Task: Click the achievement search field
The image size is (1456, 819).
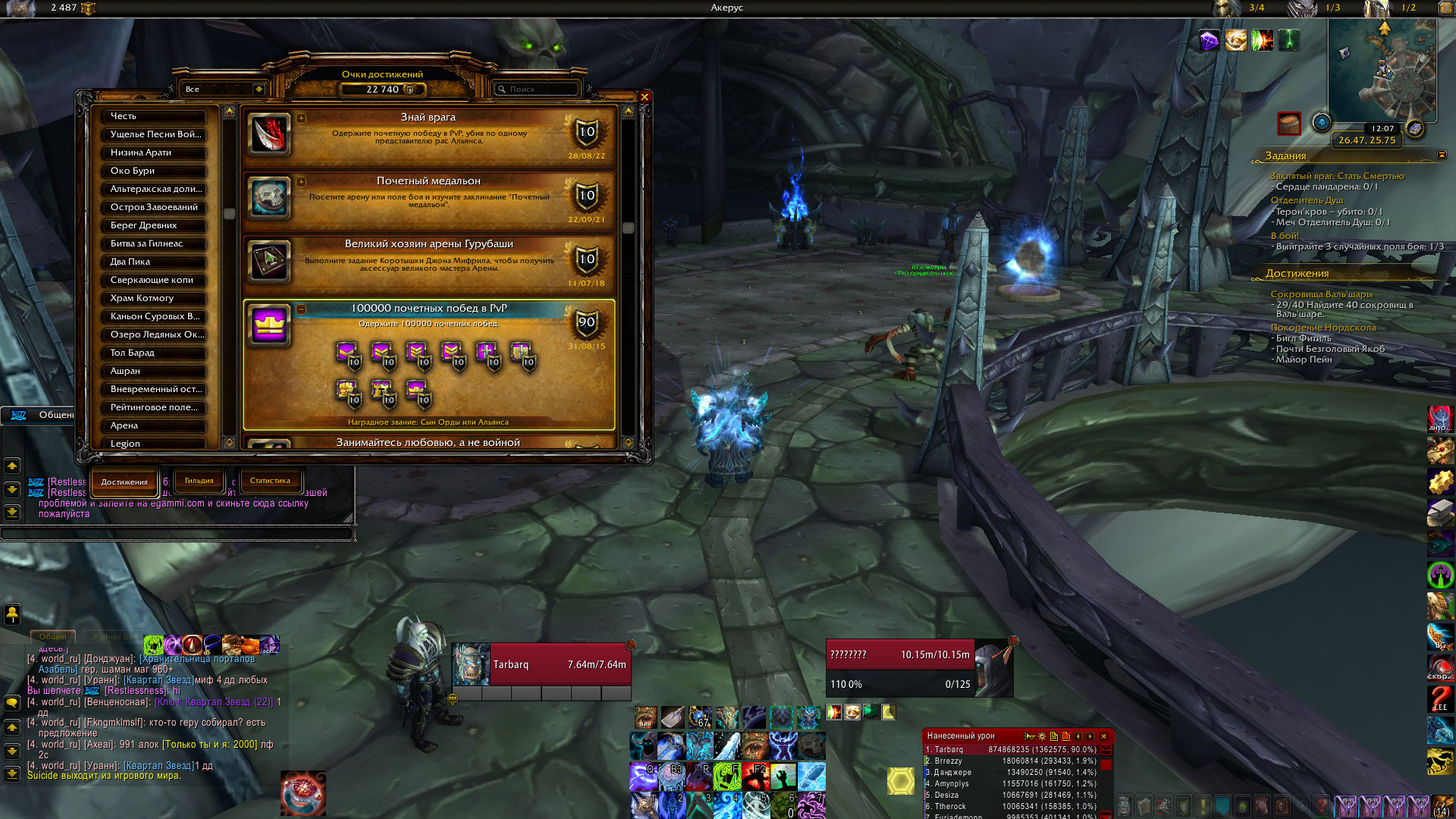Action: [538, 89]
